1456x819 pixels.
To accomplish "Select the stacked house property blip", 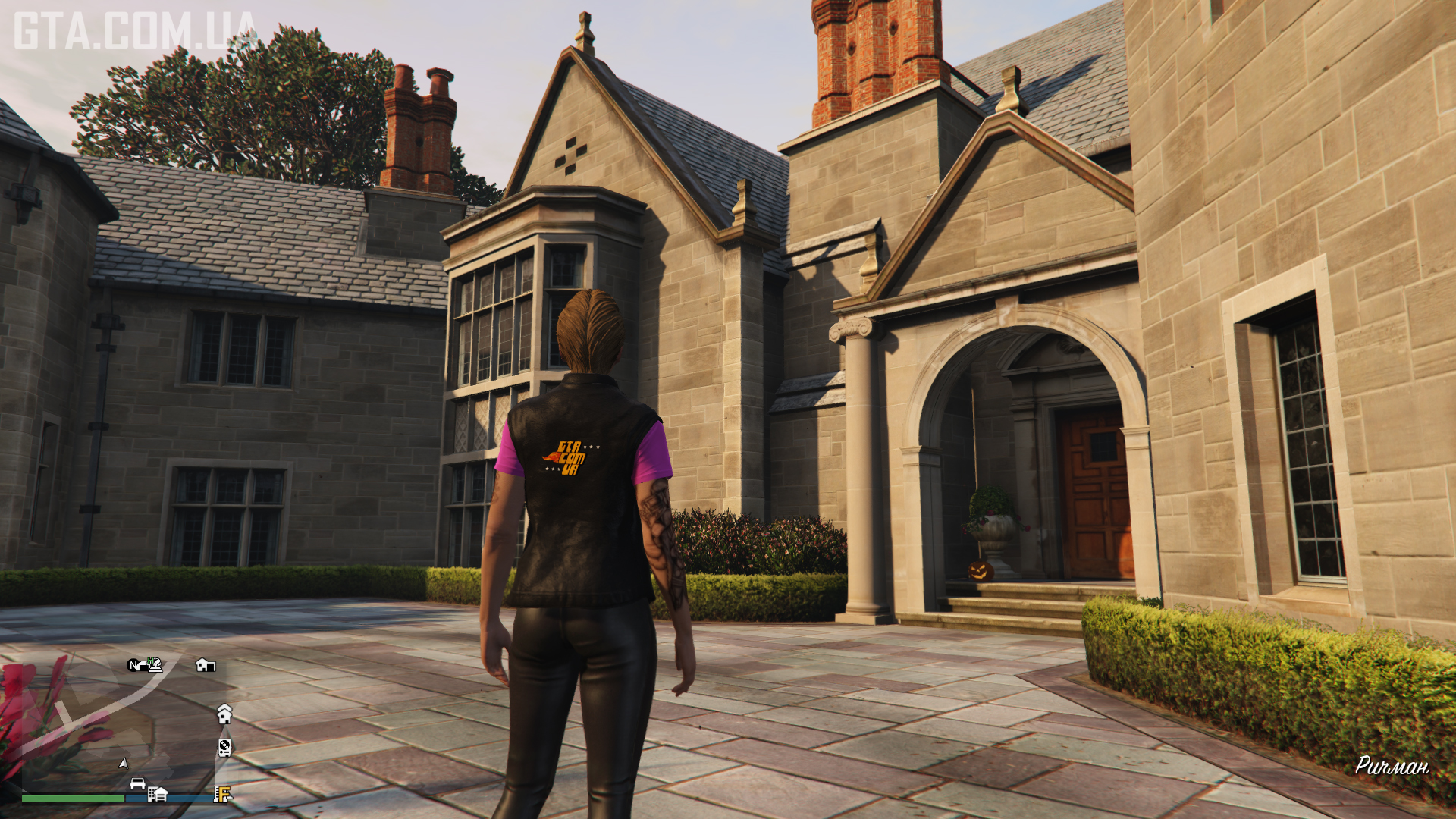I will (224, 714).
